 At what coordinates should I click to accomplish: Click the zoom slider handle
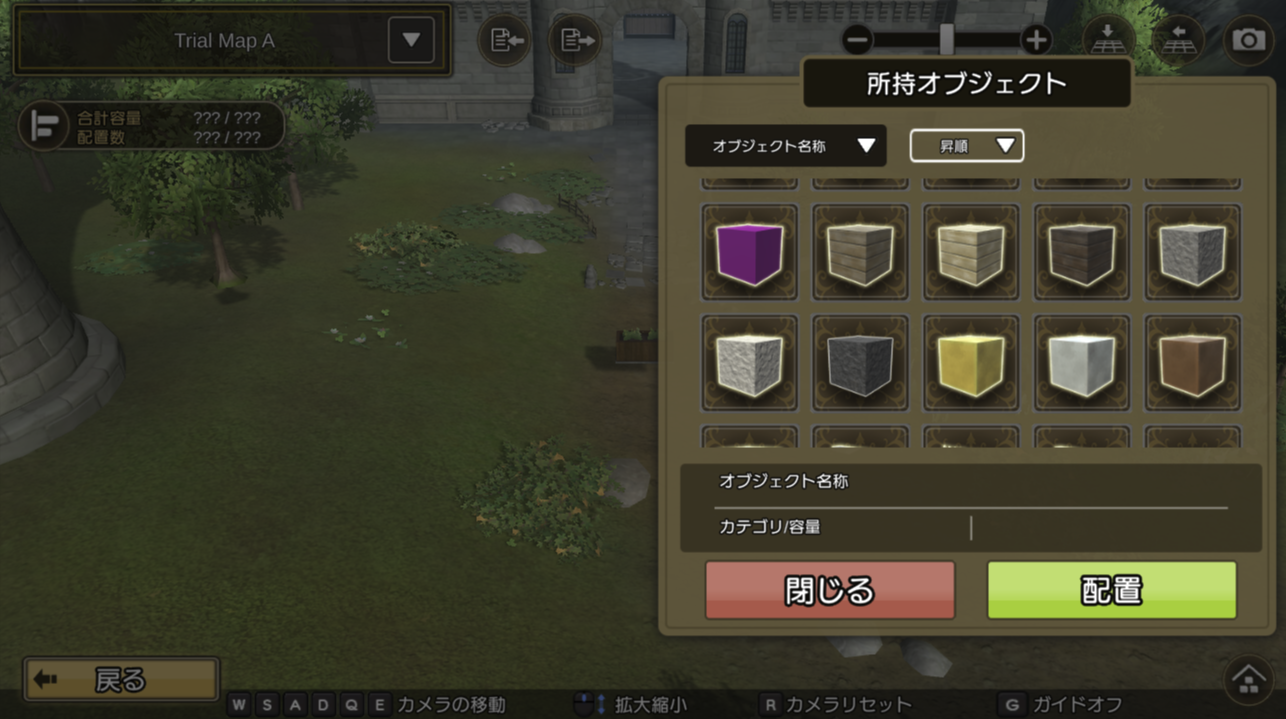coord(946,40)
